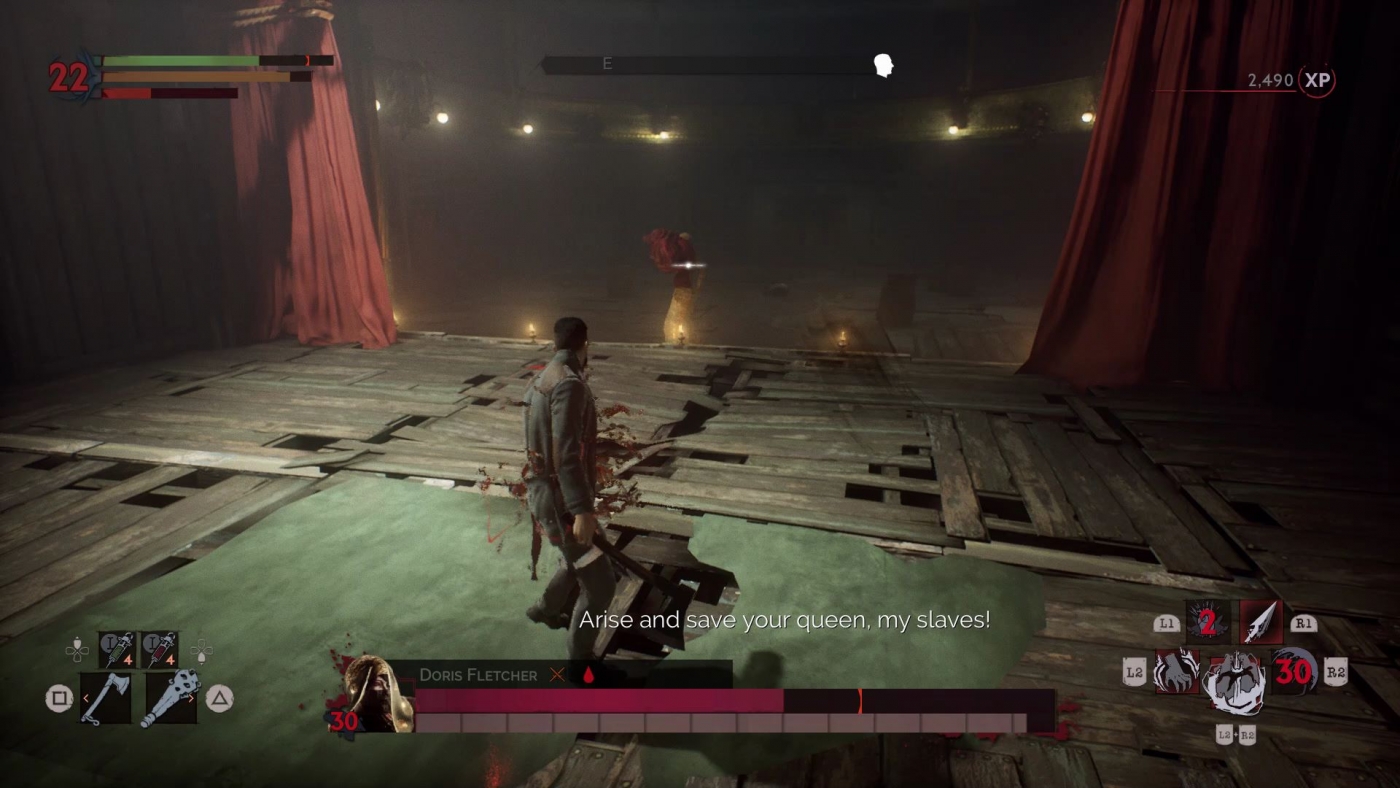Activate the L2 claw ability icon
1400x788 pixels.
point(1176,670)
